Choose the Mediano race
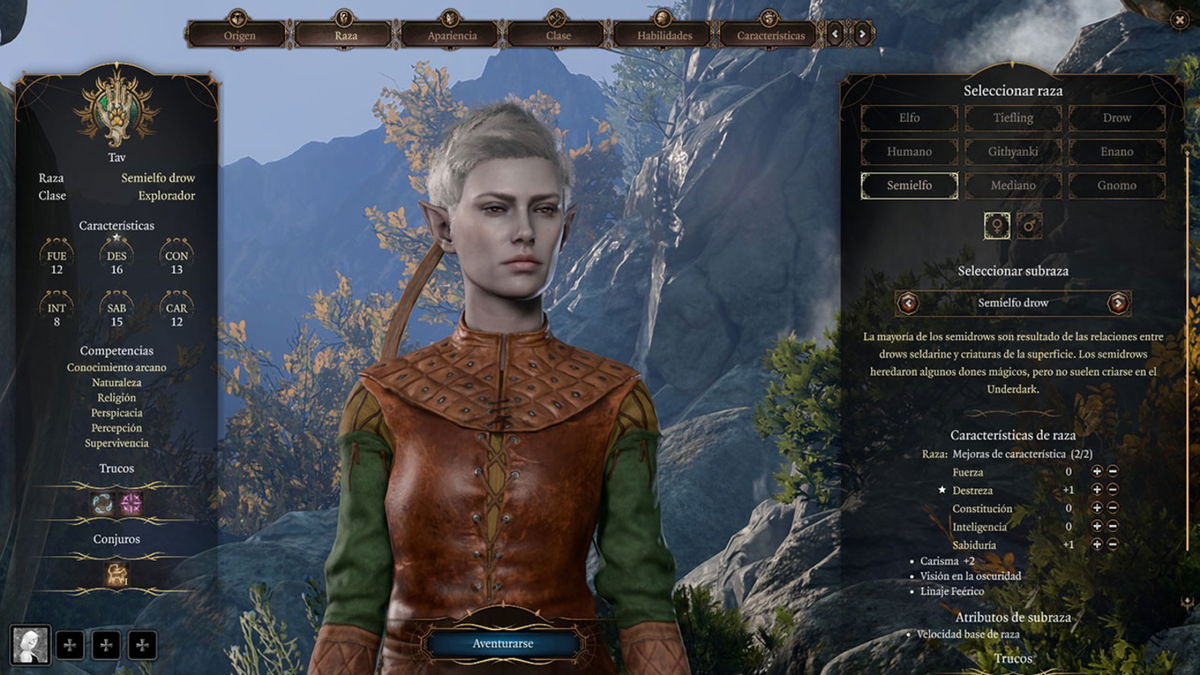Image resolution: width=1200 pixels, height=675 pixels. [1013, 186]
